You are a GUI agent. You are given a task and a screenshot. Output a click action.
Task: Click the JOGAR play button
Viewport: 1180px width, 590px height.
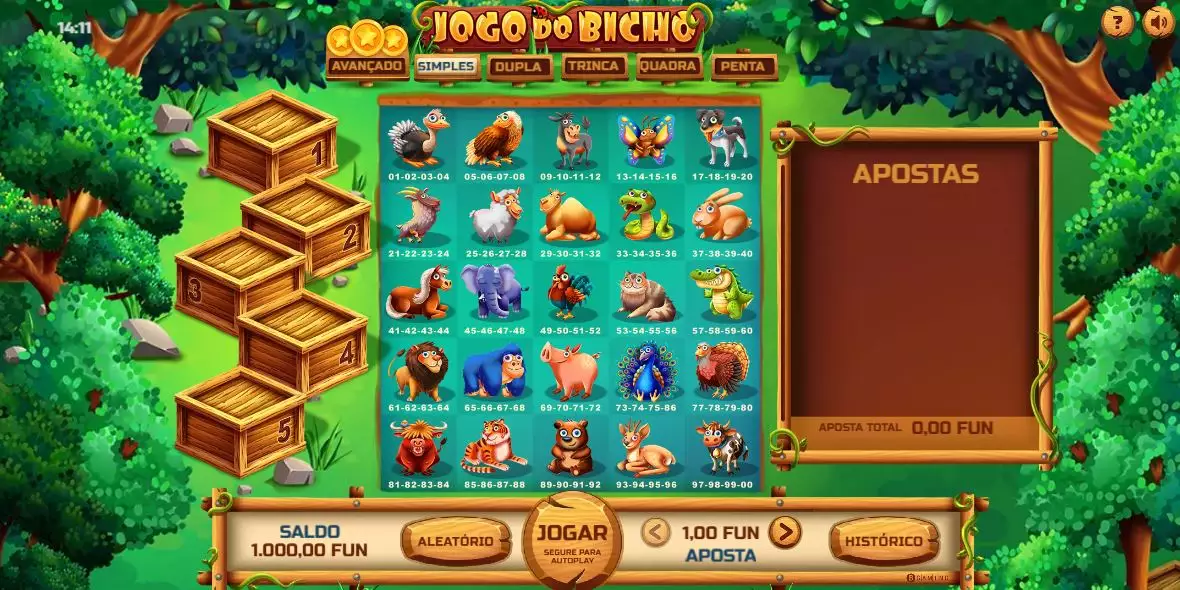571,539
